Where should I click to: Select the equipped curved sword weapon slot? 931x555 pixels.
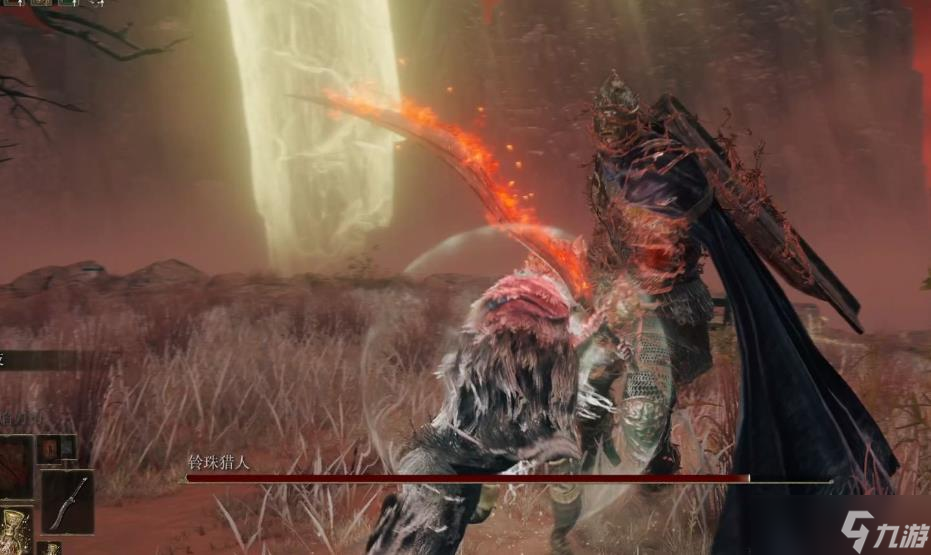coord(68,501)
